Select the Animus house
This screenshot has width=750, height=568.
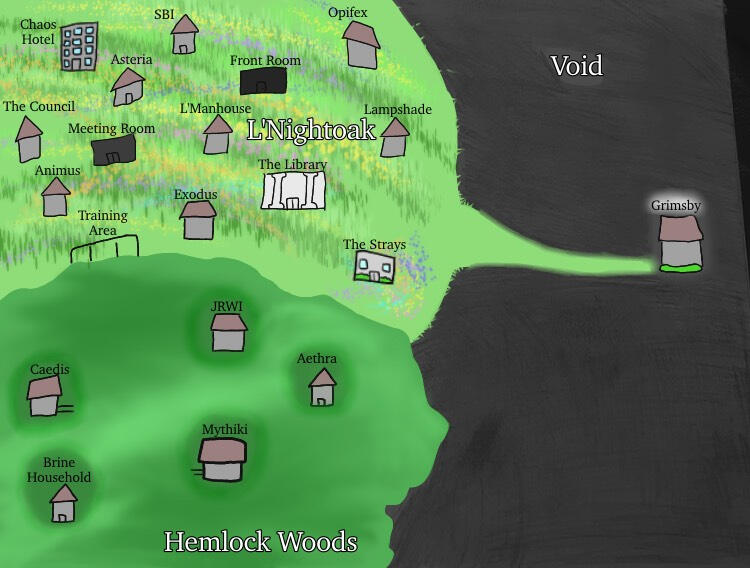coord(55,197)
